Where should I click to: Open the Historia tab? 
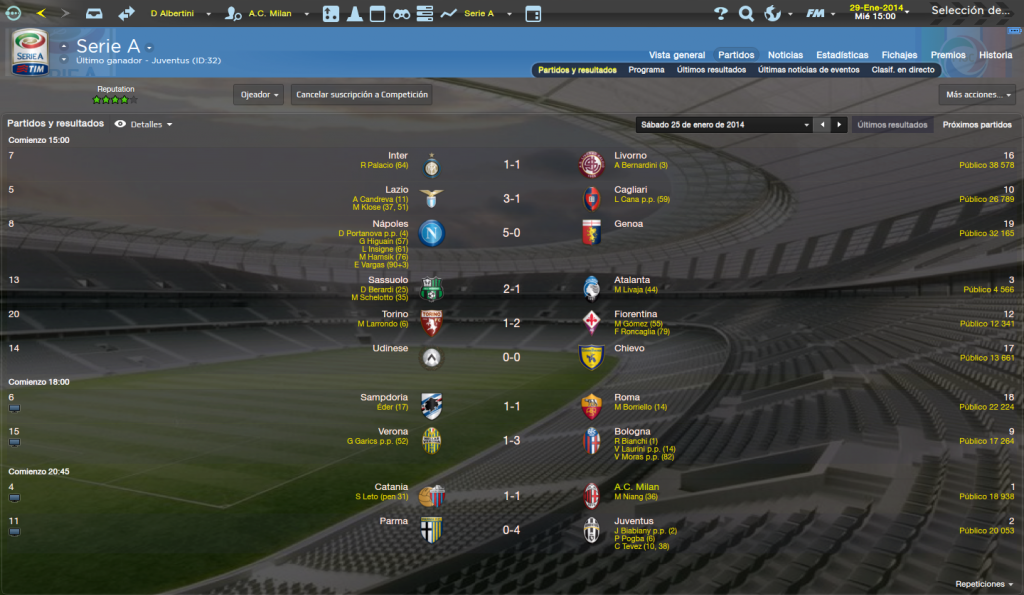(995, 55)
